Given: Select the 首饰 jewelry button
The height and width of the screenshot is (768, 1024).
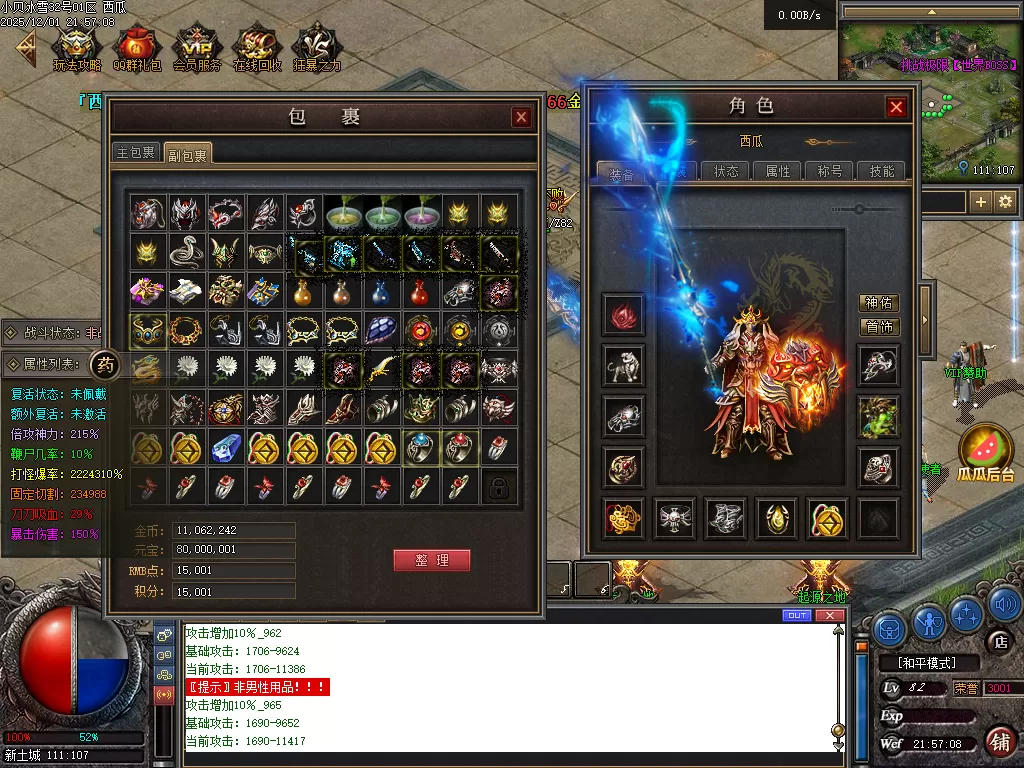Looking at the screenshot, I should [x=879, y=326].
